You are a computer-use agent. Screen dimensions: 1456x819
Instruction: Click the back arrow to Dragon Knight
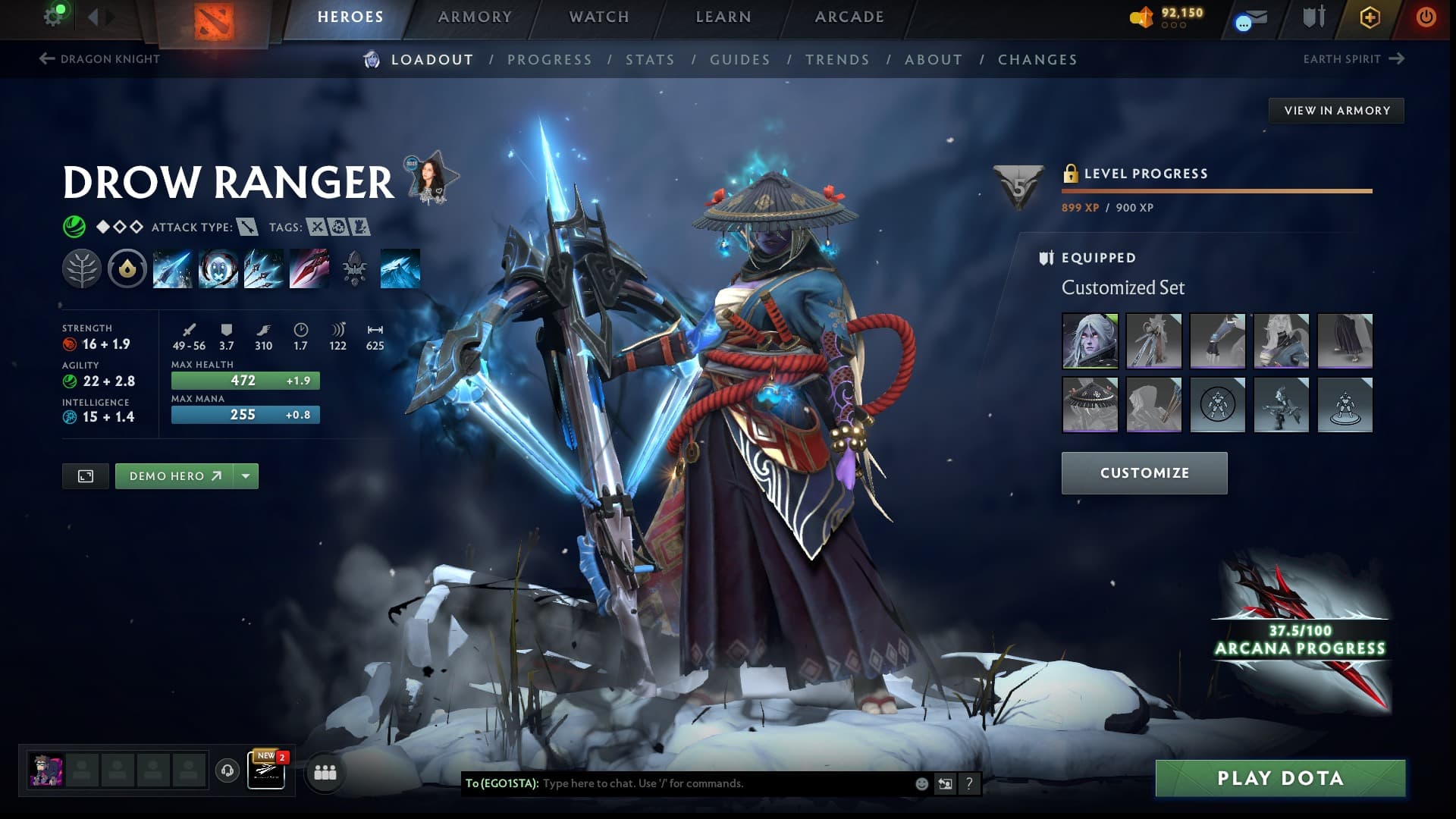tap(47, 58)
